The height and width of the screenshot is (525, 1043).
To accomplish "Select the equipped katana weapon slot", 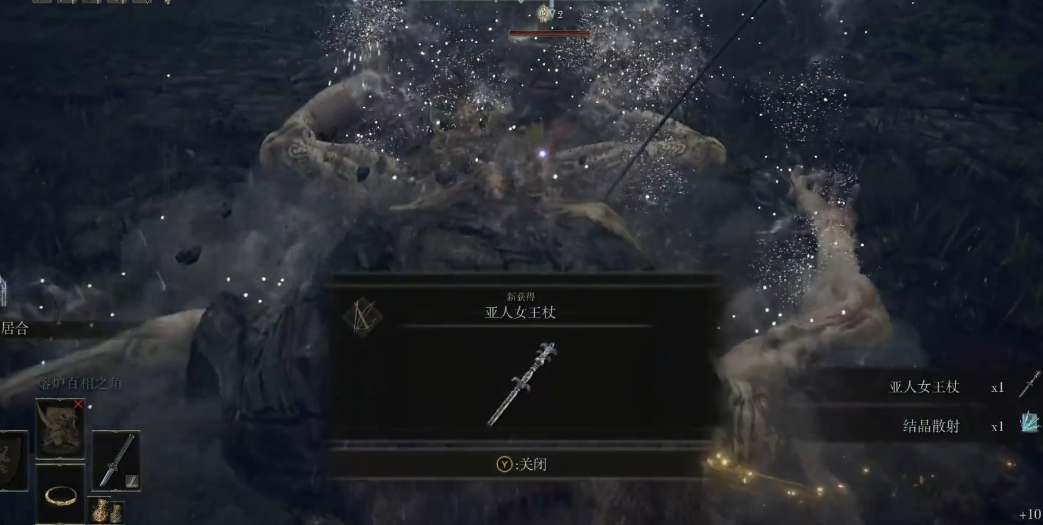I will click(x=116, y=460).
